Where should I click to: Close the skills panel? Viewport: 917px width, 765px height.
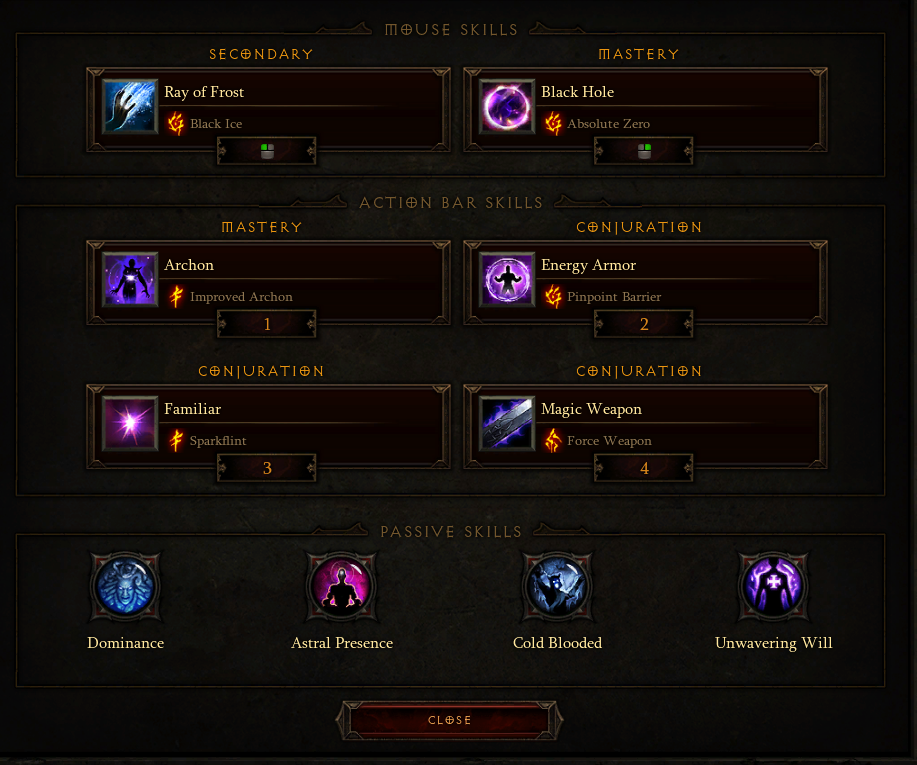point(450,720)
